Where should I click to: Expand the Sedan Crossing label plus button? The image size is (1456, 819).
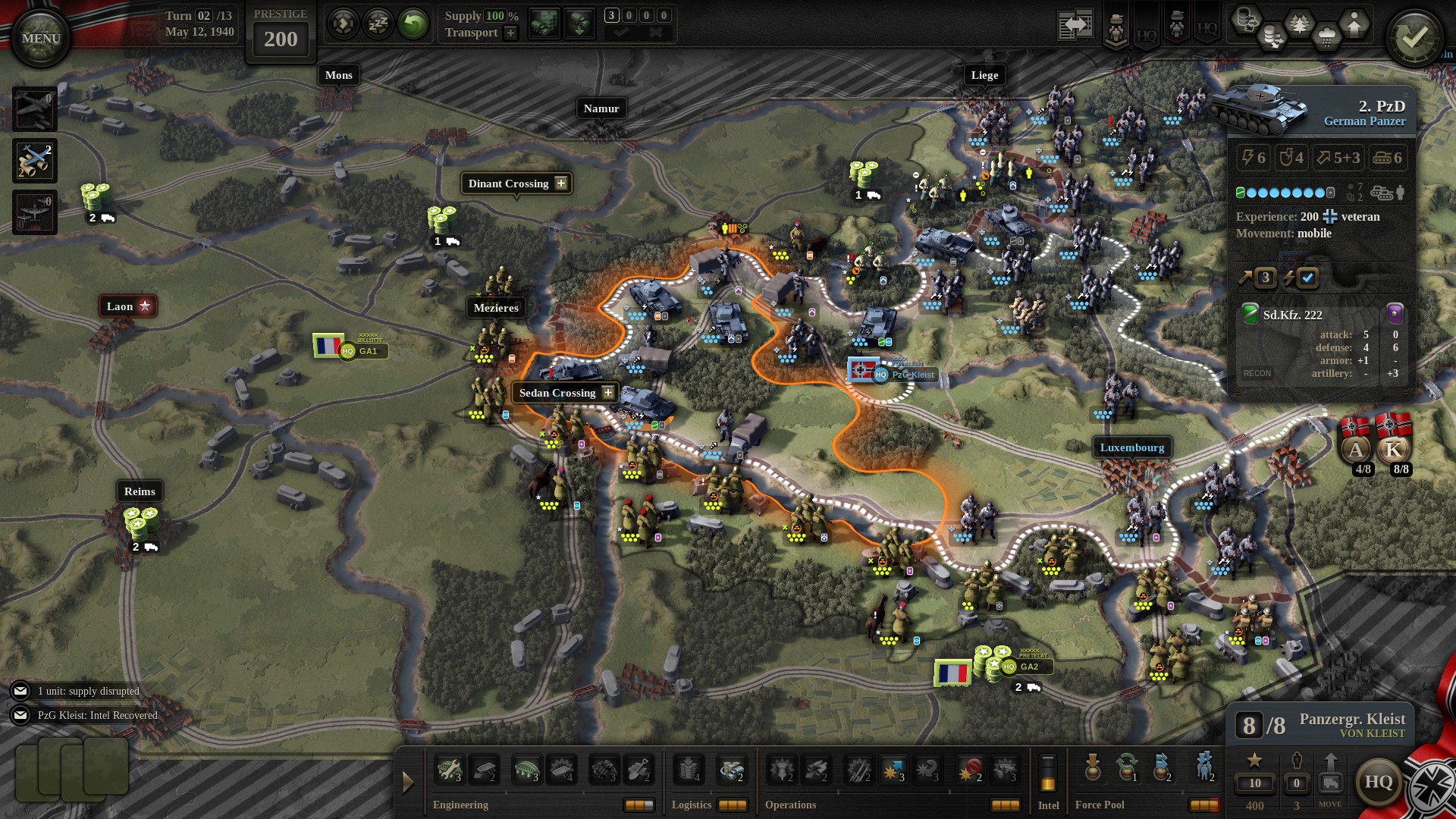click(607, 393)
